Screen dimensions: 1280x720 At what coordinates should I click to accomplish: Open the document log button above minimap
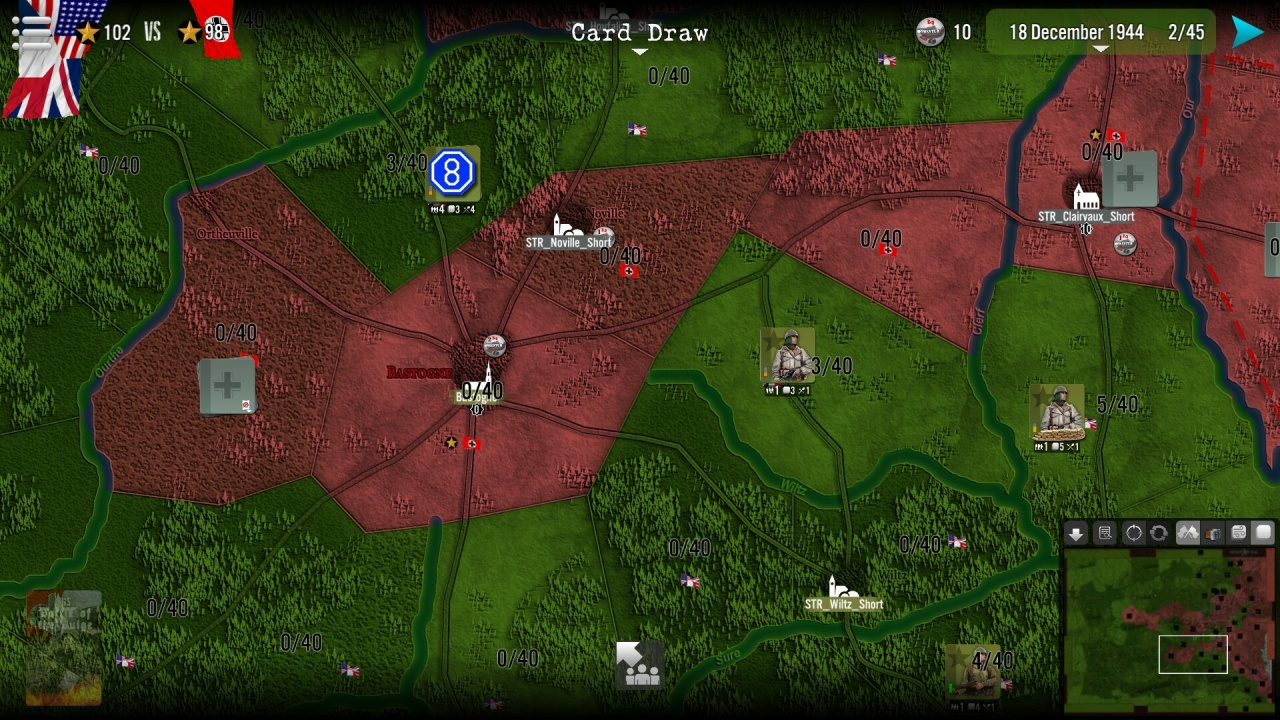[x=1105, y=534]
